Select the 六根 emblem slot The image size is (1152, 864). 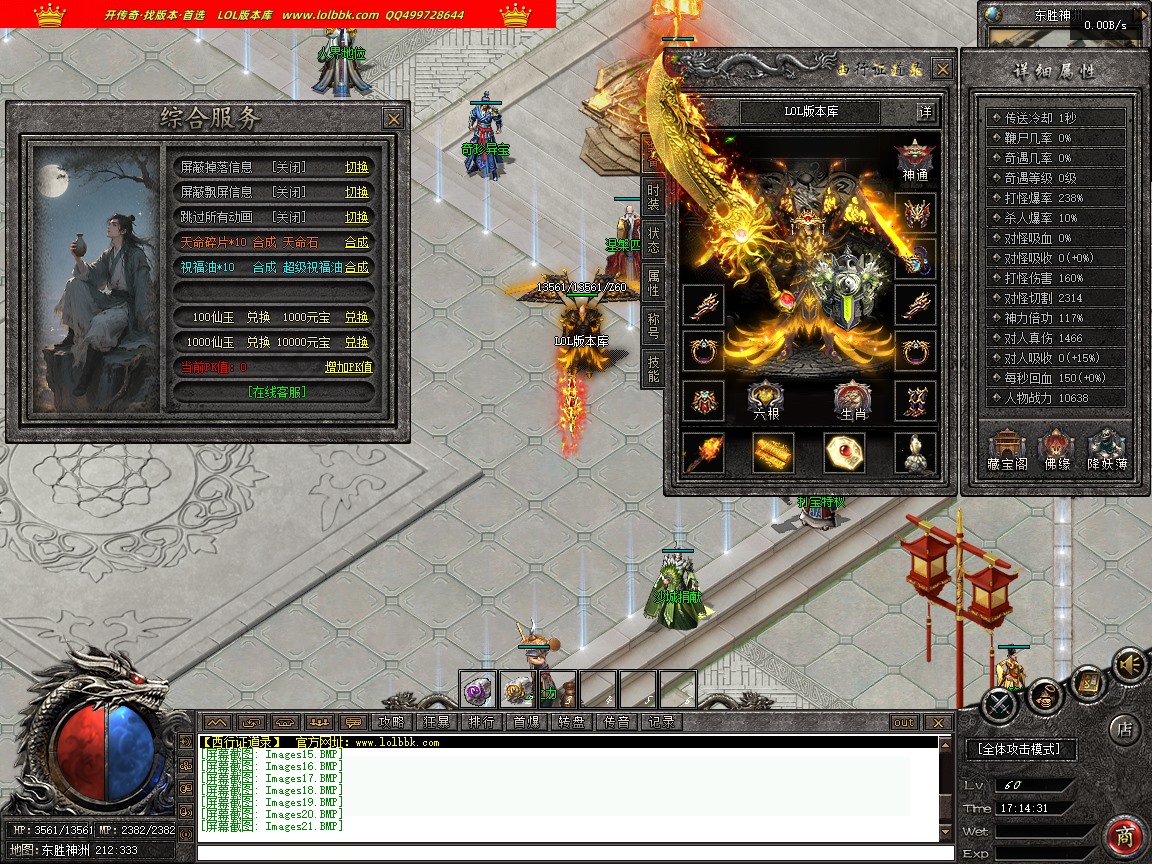(766, 400)
